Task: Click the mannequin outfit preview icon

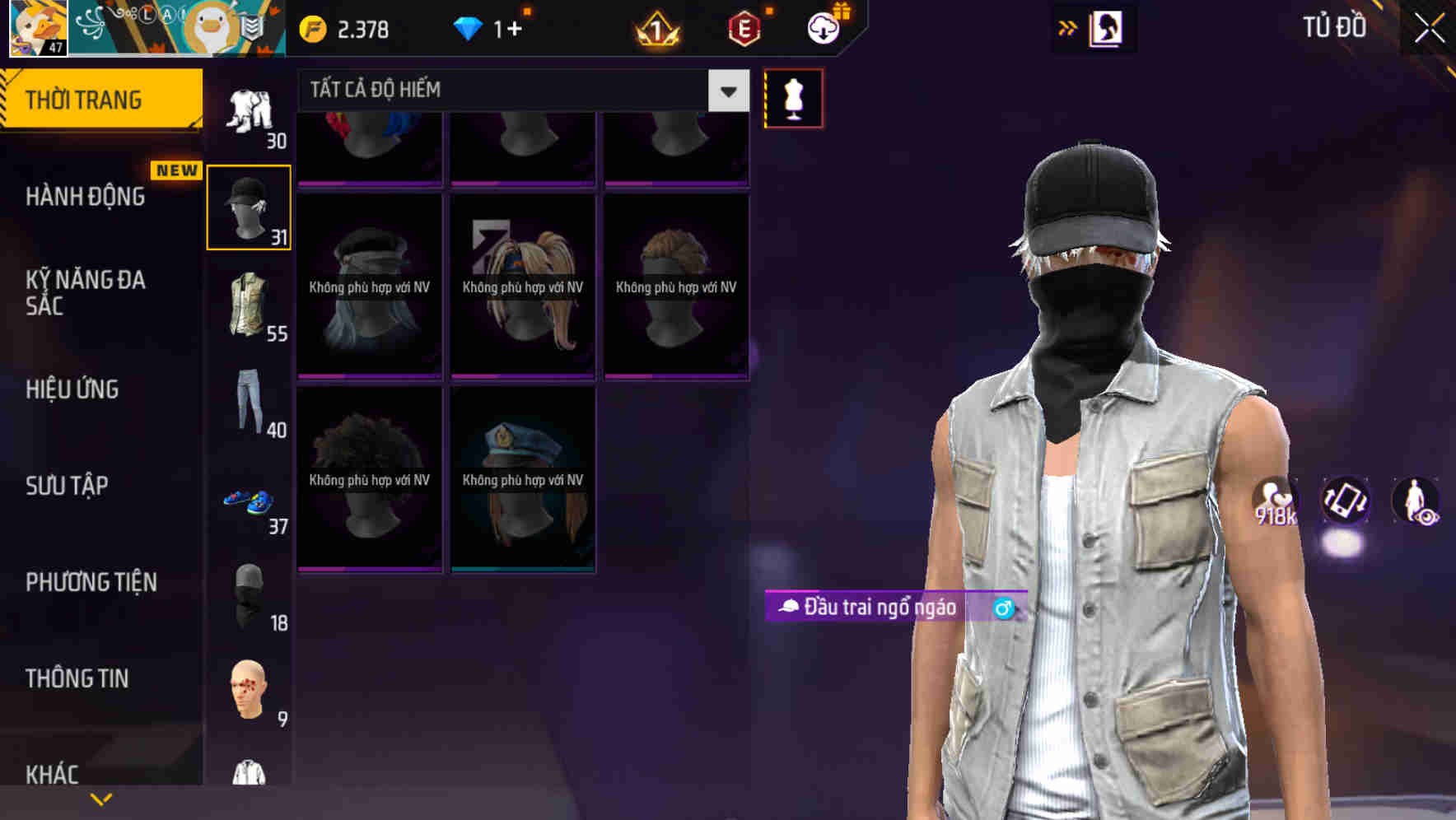Action: pyautogui.click(x=792, y=97)
